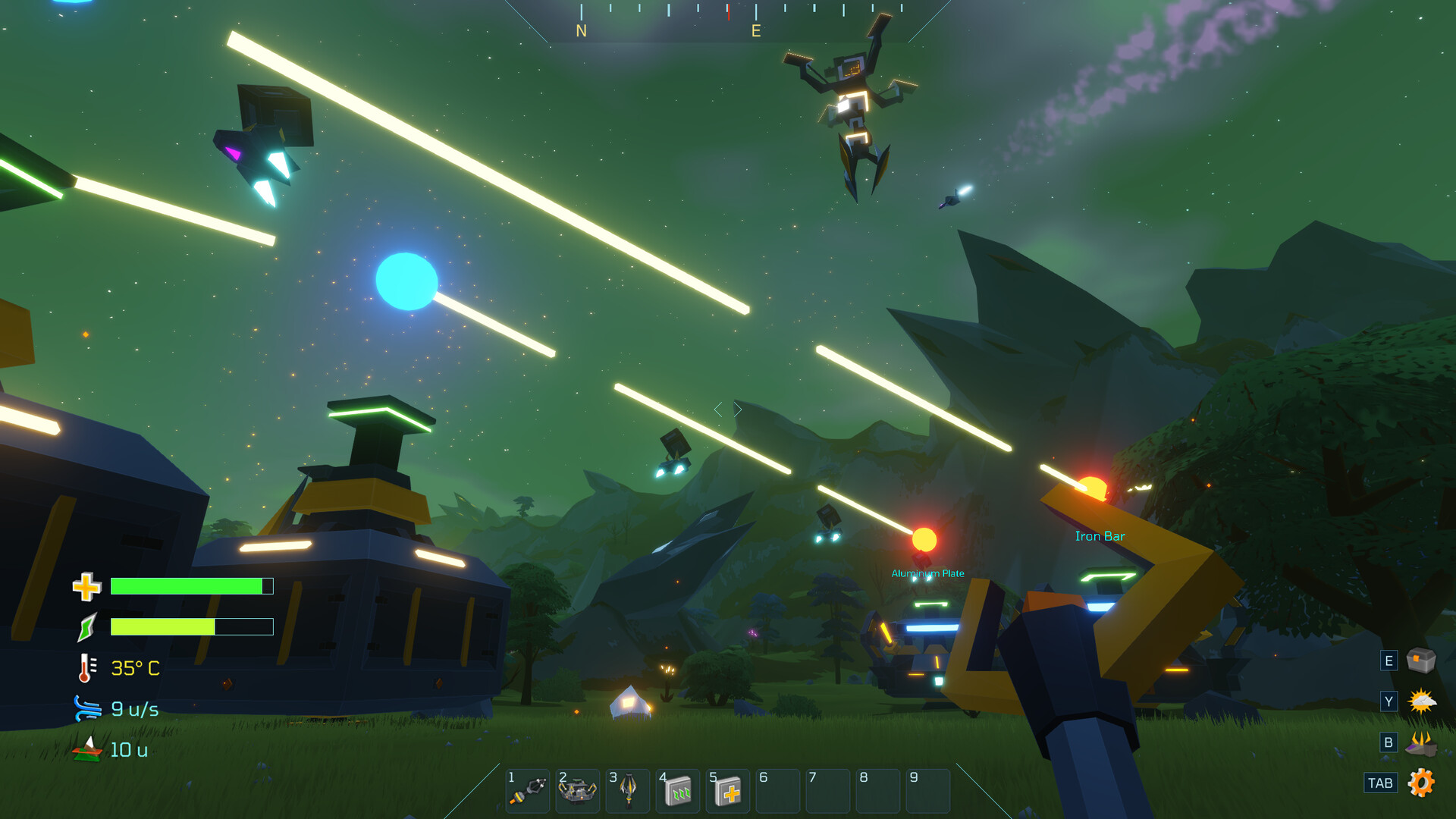Select the healing card in hotbar slot 5
Screen dimensions: 1456x819
click(727, 790)
